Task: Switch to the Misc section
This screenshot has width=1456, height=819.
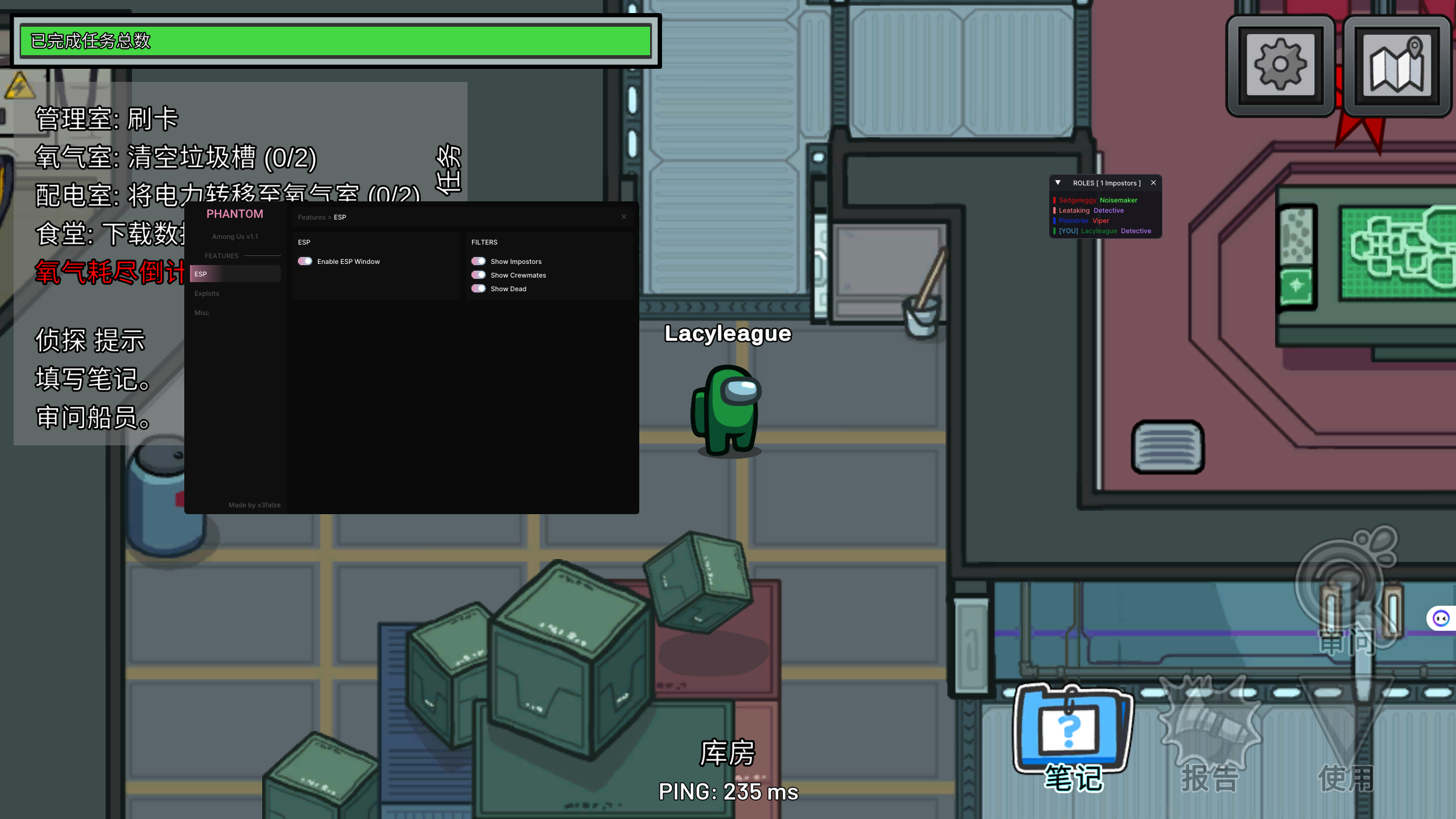Action: pos(202,313)
